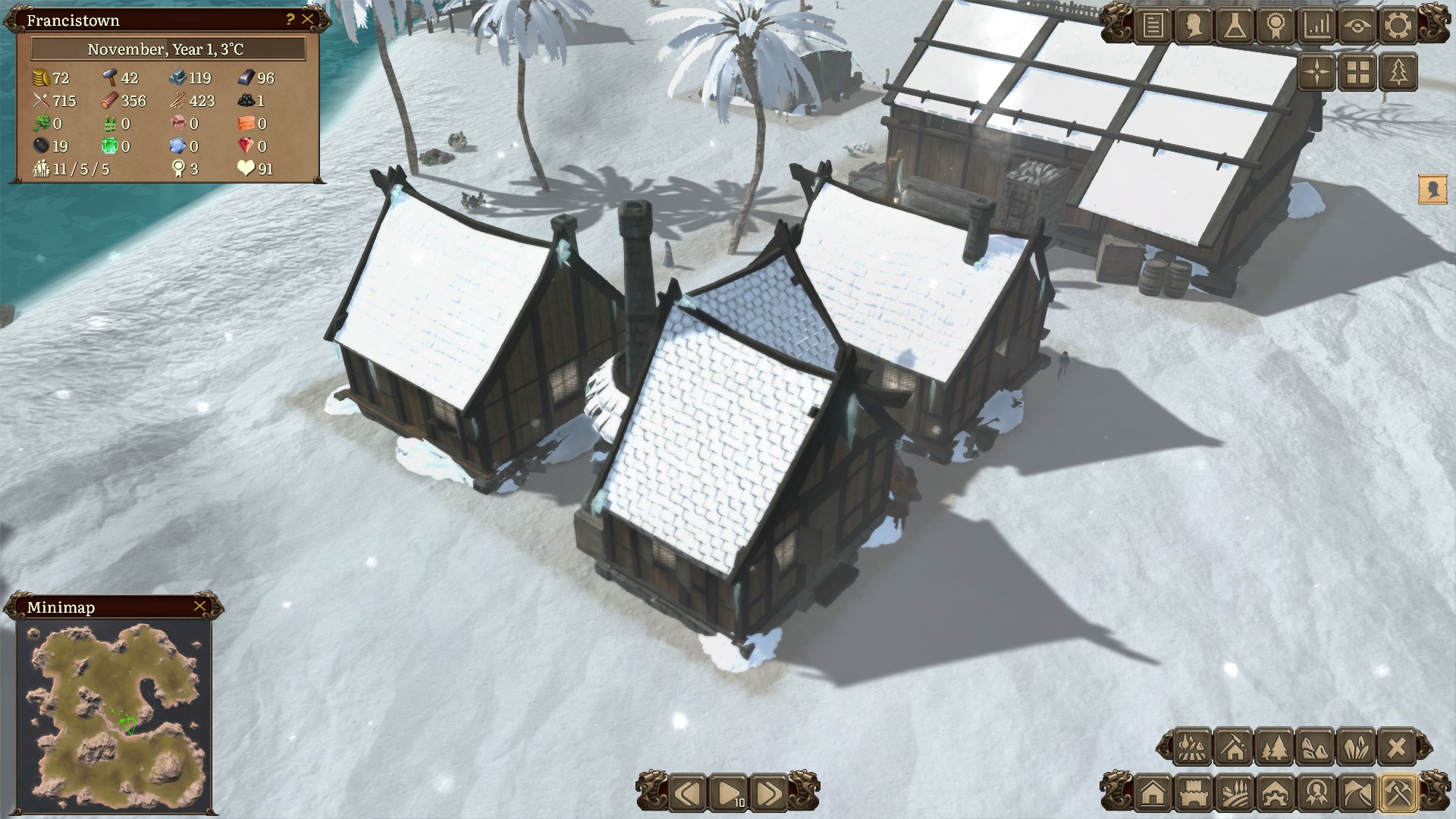Slow down the game speed

(688, 793)
